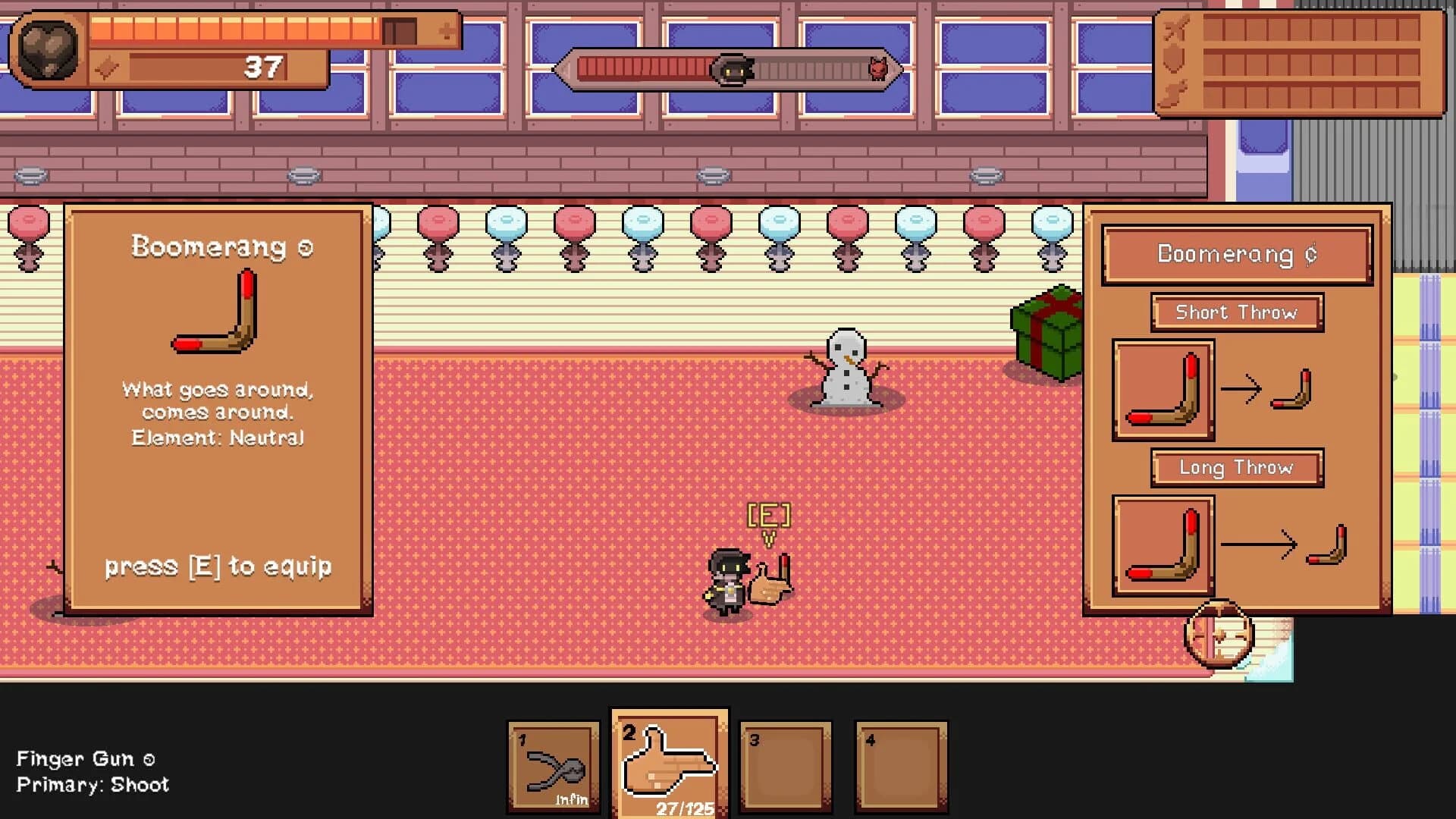The width and height of the screenshot is (1456, 819).
Task: Toggle the heart emblem in the top-left HUD
Action: (47, 47)
